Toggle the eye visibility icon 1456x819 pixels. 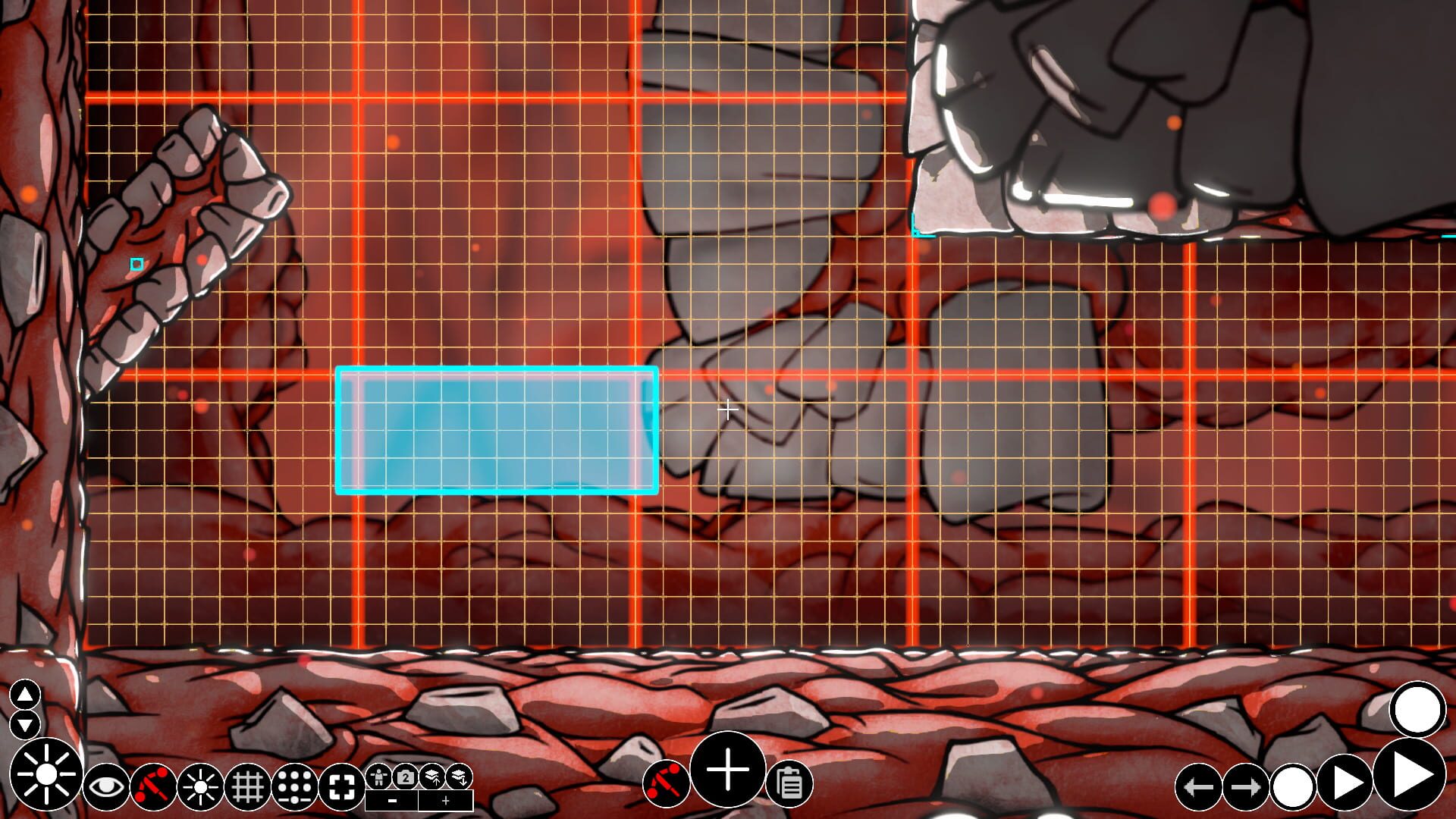(107, 786)
